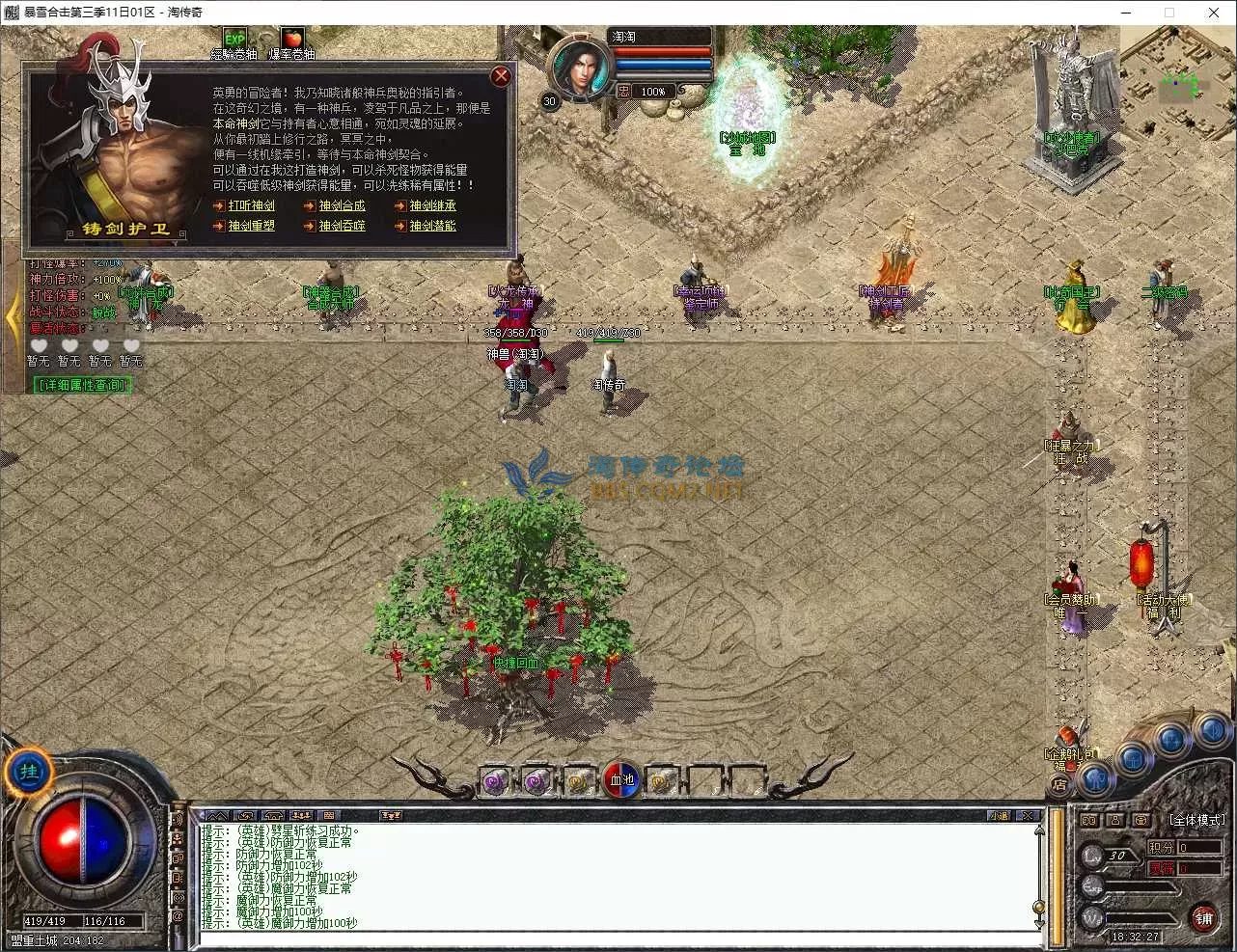Collapse the side panel with the gold arrow
The height and width of the screenshot is (952, 1237).
click(13, 316)
